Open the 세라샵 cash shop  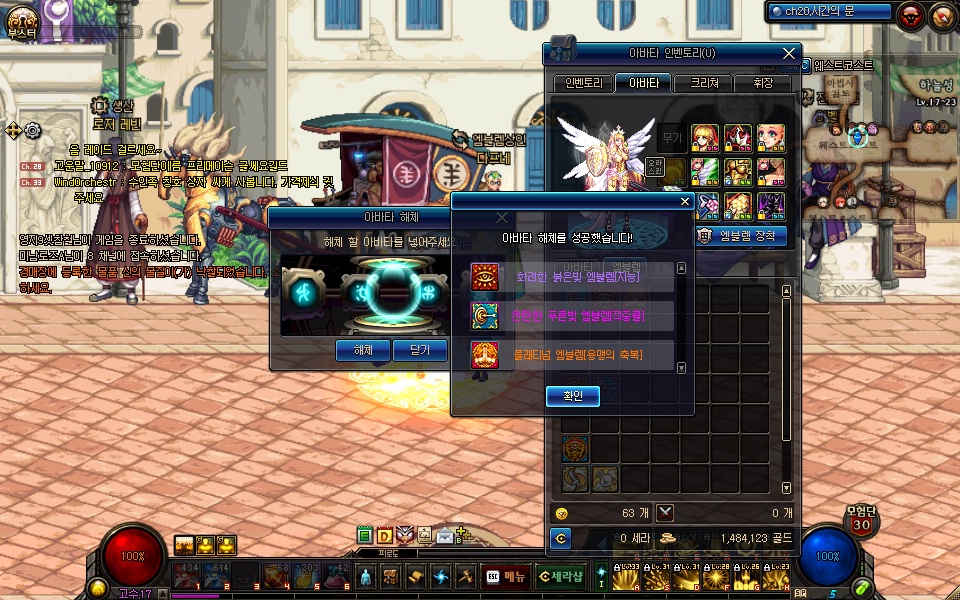559,576
